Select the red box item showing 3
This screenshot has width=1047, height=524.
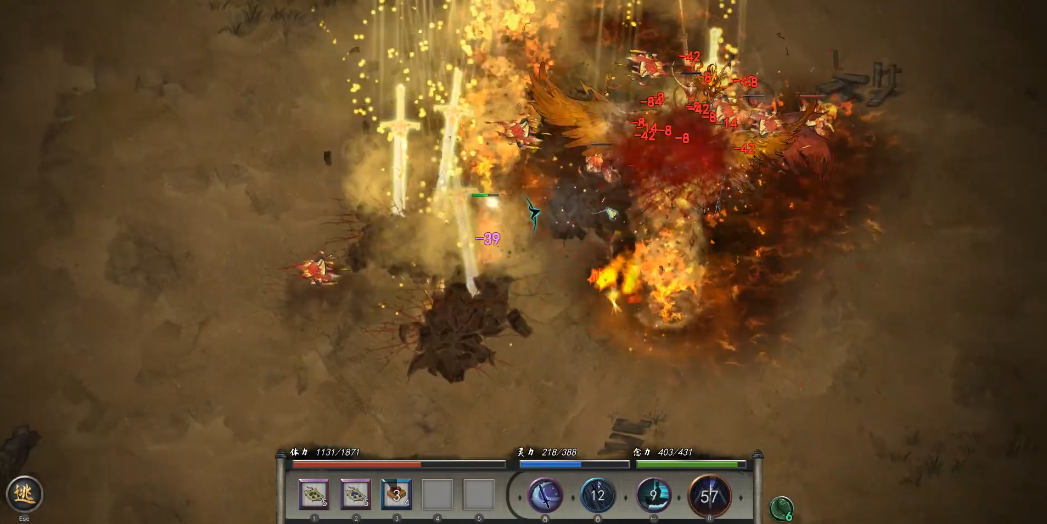(x=396, y=493)
